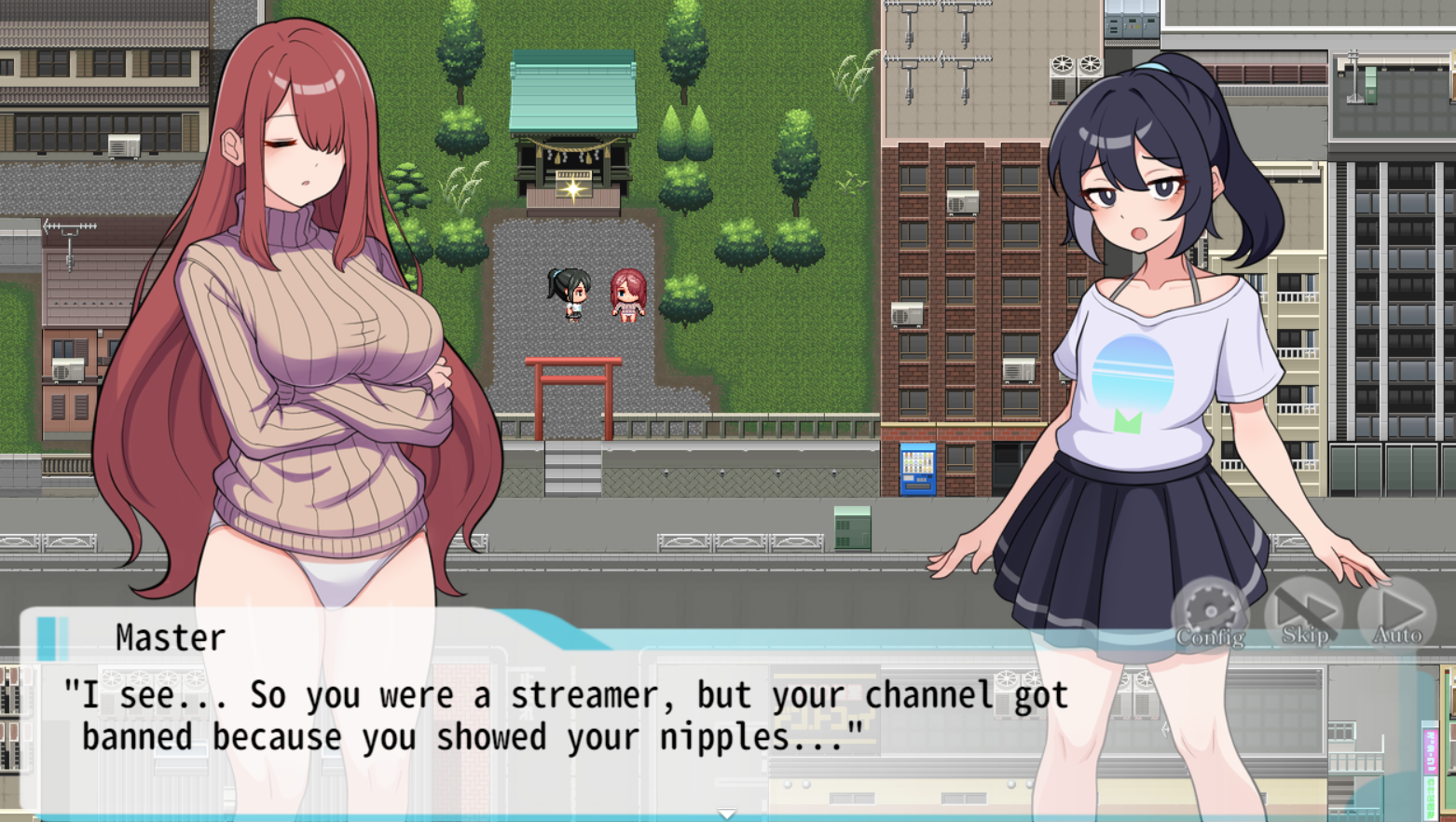Enable Auto dialogue playback

coord(1397,613)
